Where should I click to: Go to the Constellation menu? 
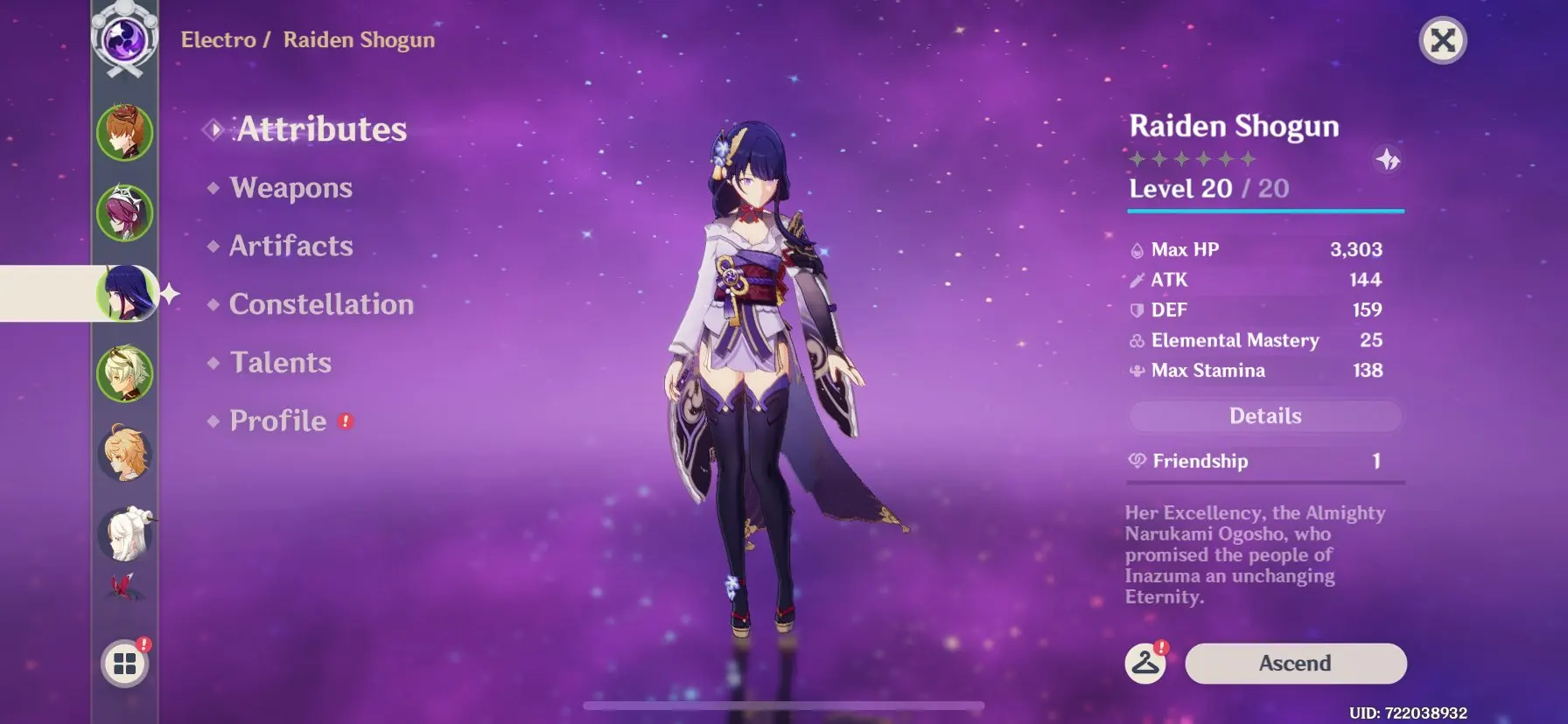320,304
